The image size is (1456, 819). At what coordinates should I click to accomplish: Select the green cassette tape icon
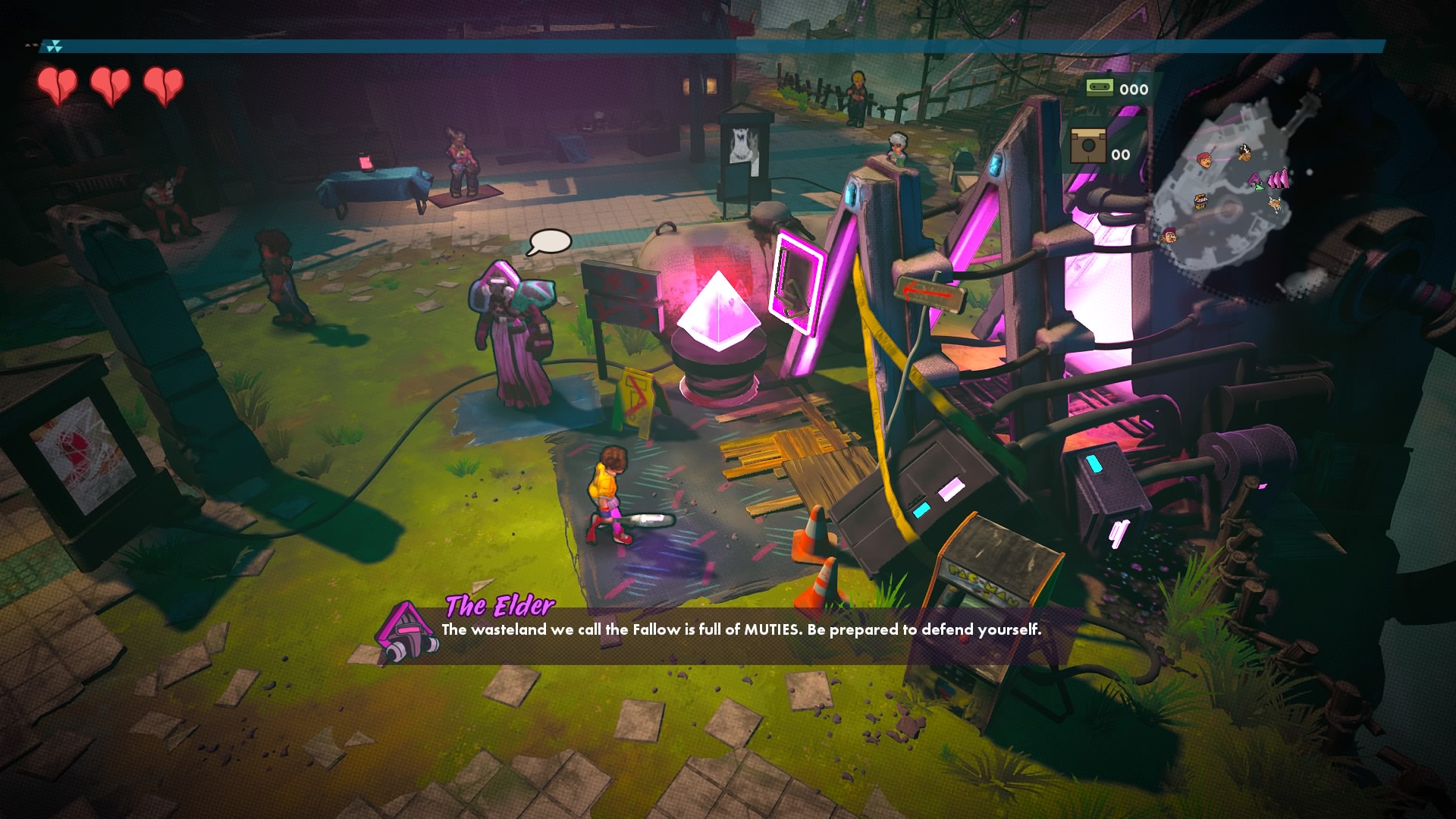1099,87
